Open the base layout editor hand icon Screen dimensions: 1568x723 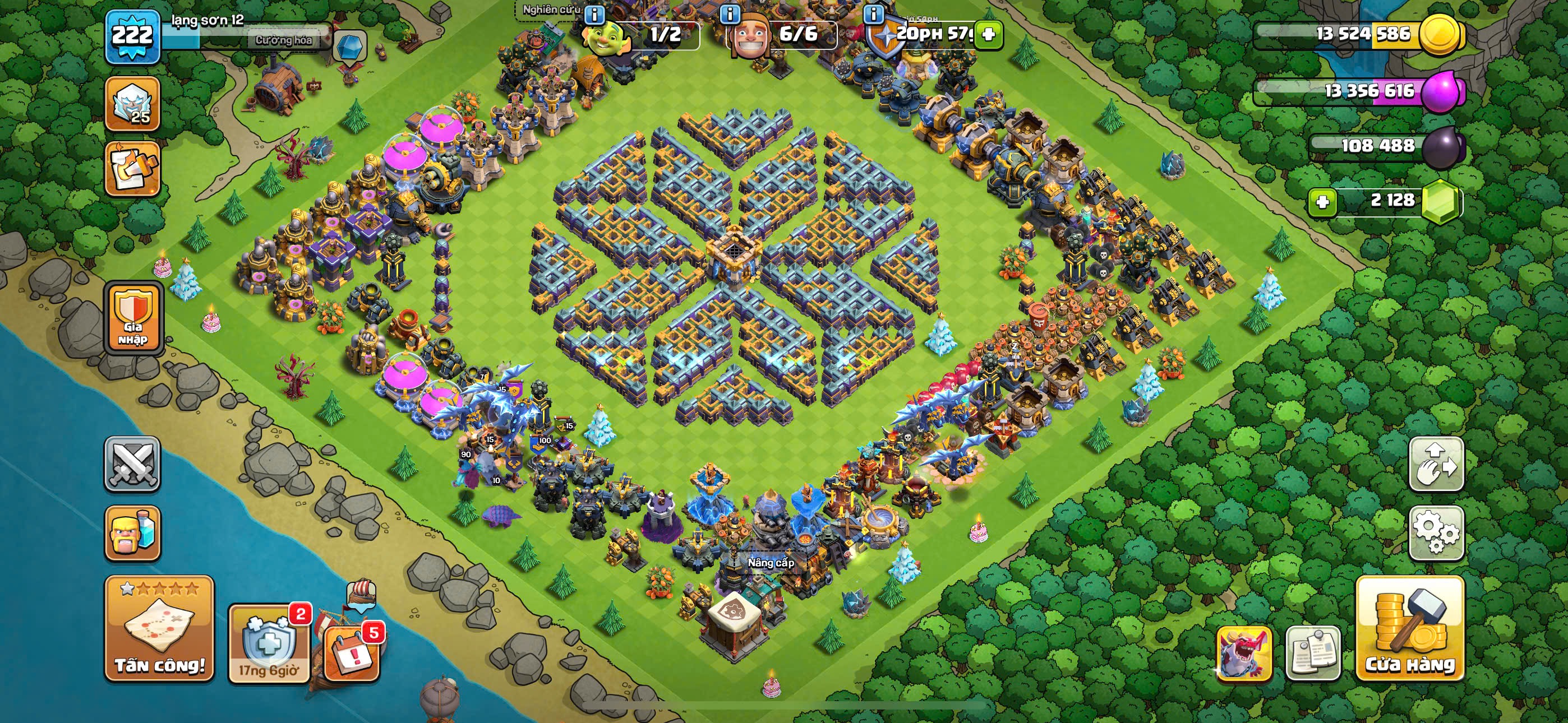pos(1436,464)
